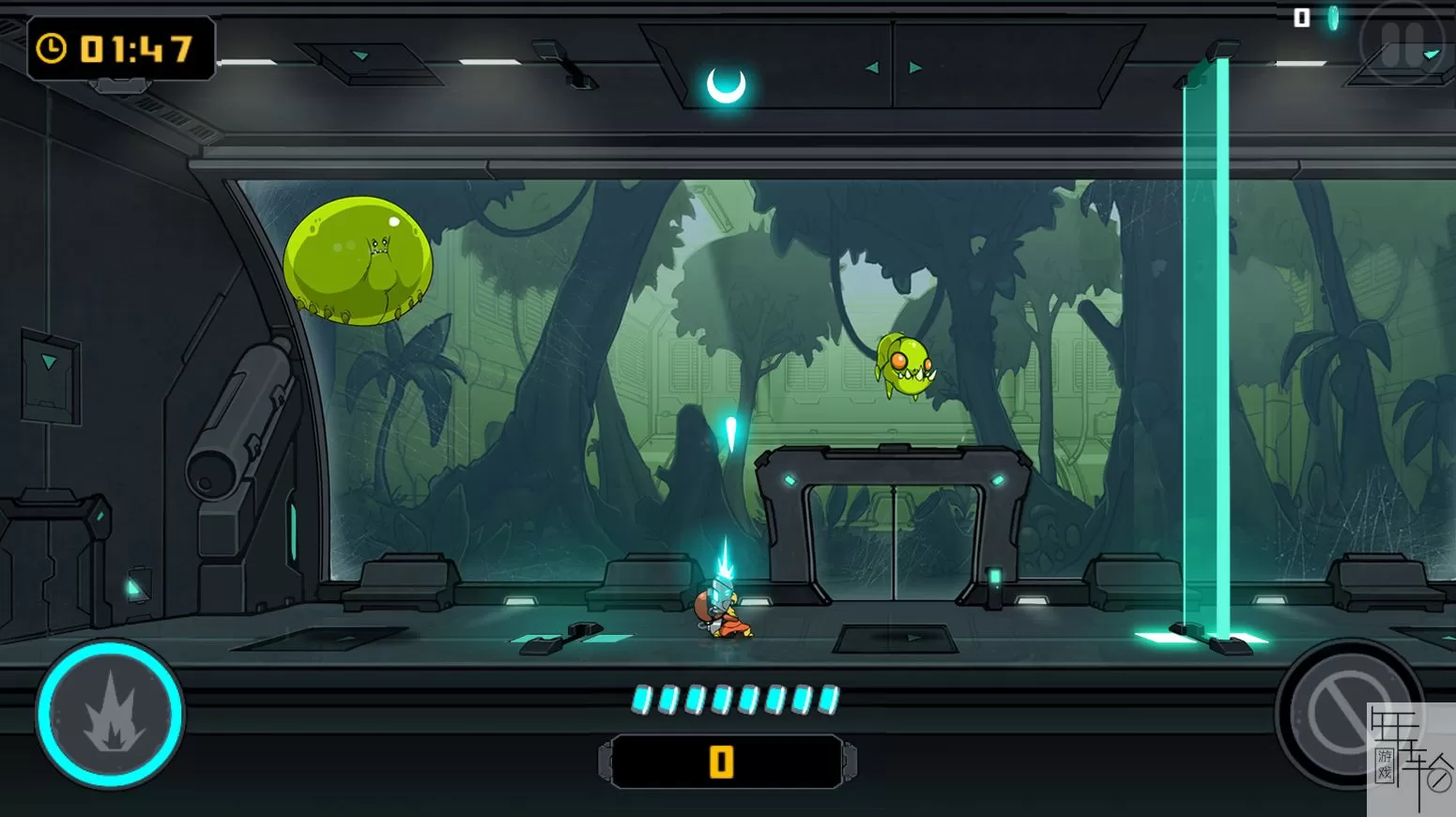Activate the explosion special attack button

(110, 715)
